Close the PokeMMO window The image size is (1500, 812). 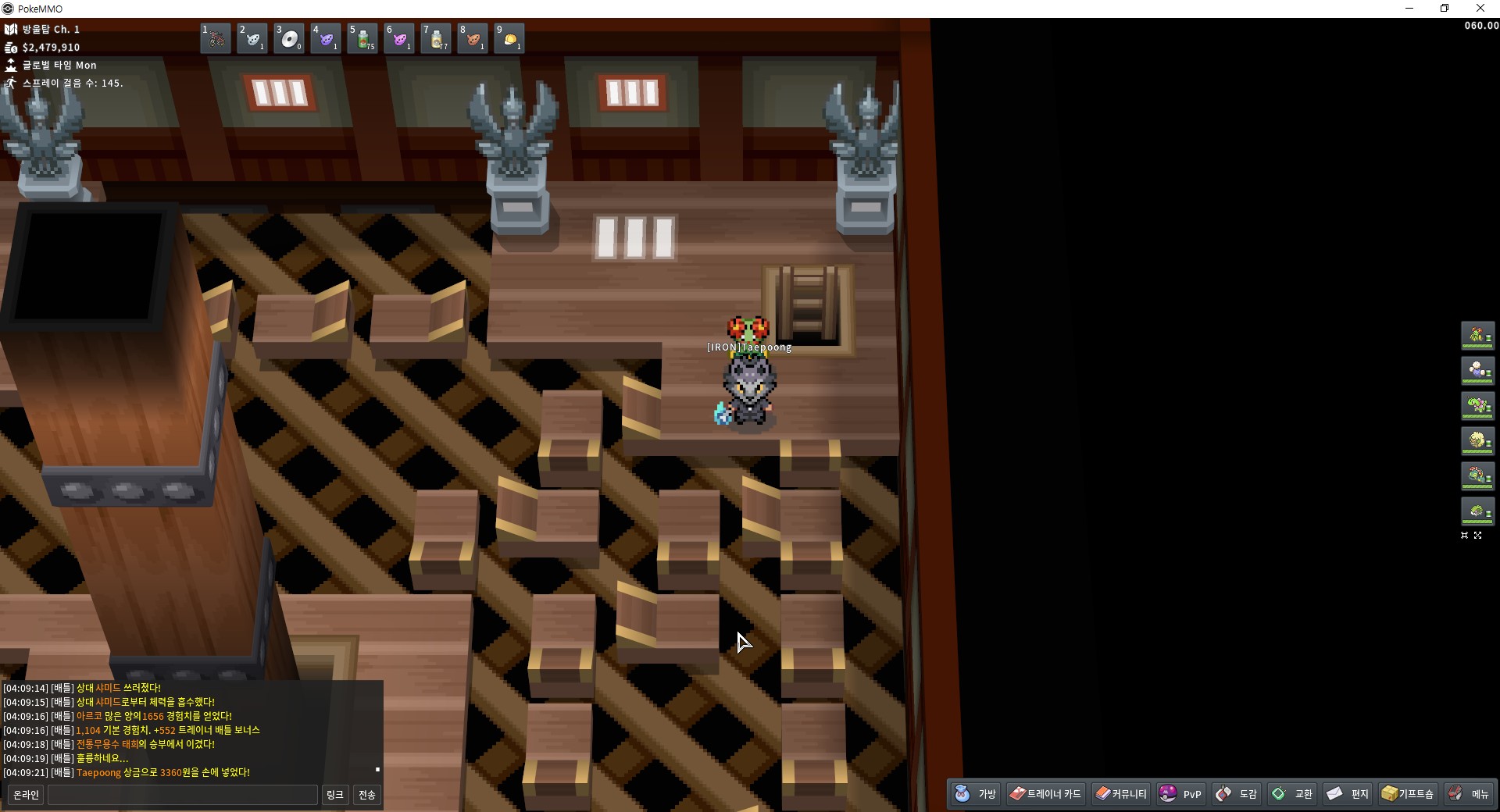point(1480,9)
